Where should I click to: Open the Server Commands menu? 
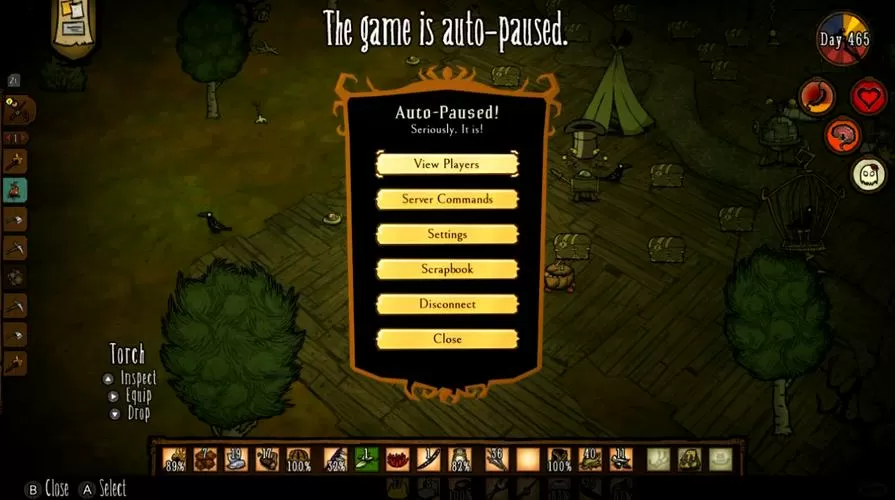pos(447,199)
